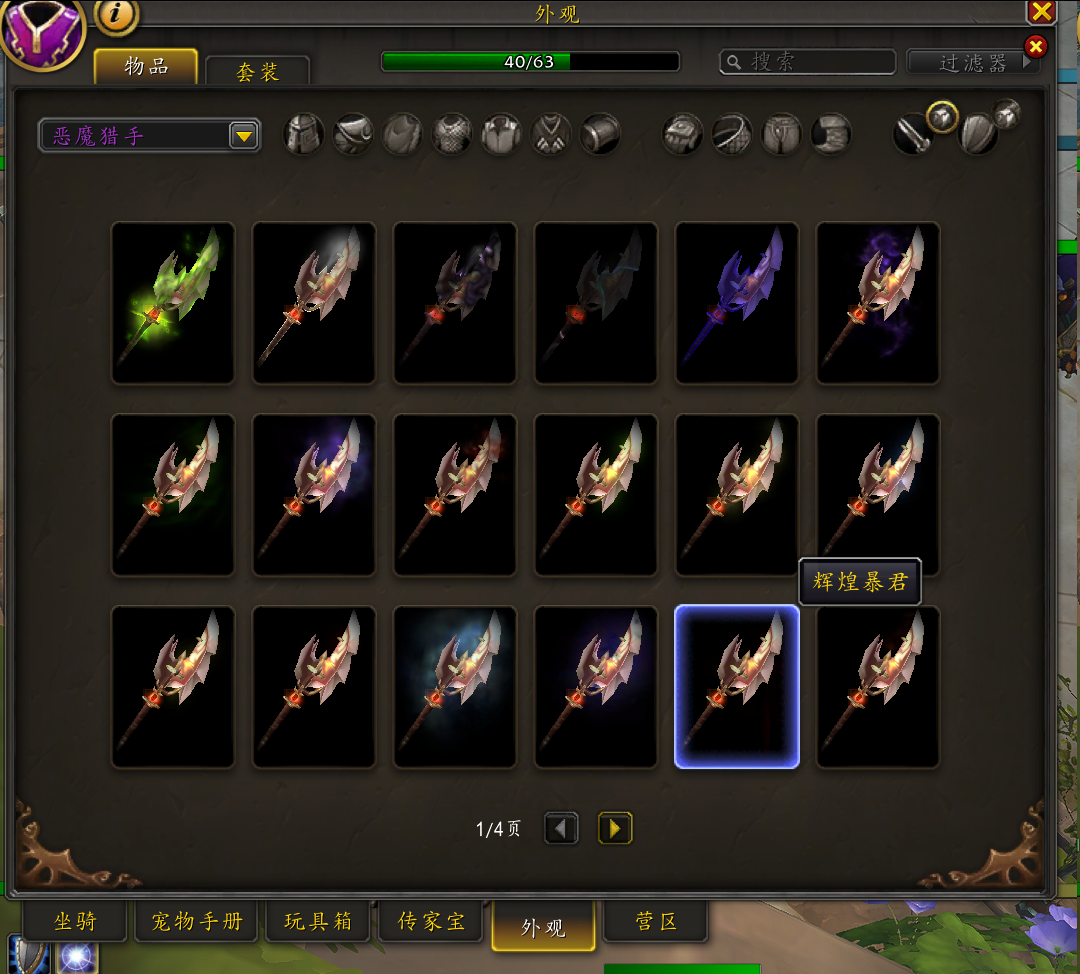Go to the previous appearance page
This screenshot has width=1080, height=974.
[x=561, y=828]
